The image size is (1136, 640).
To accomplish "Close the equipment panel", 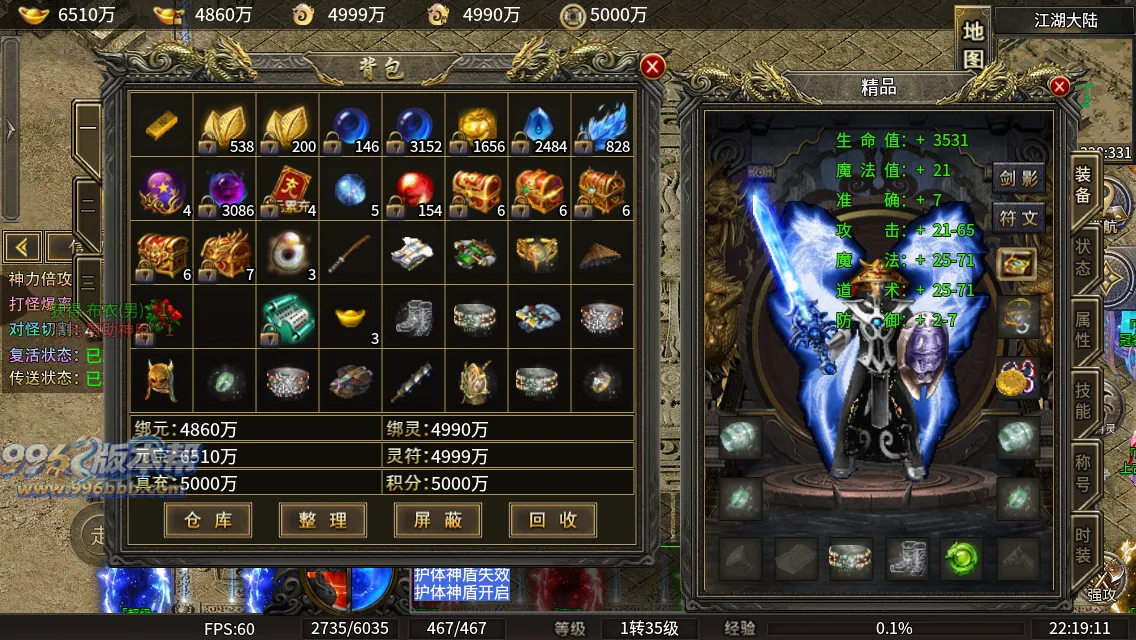I will coord(1059,87).
